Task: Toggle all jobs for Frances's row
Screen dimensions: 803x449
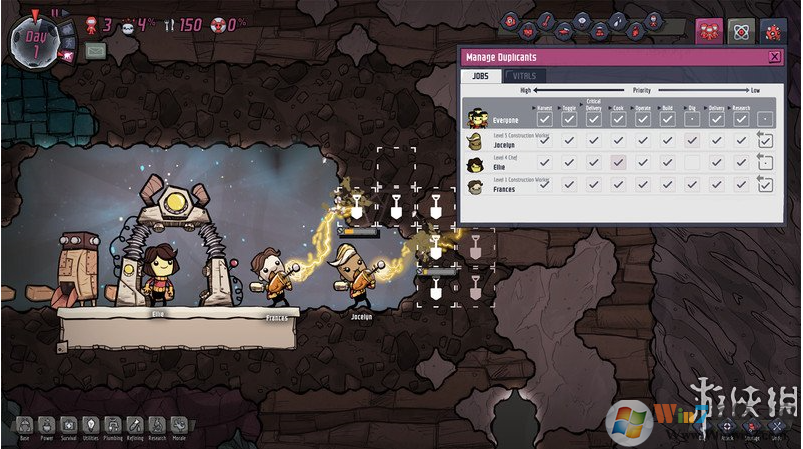Action: [765, 184]
